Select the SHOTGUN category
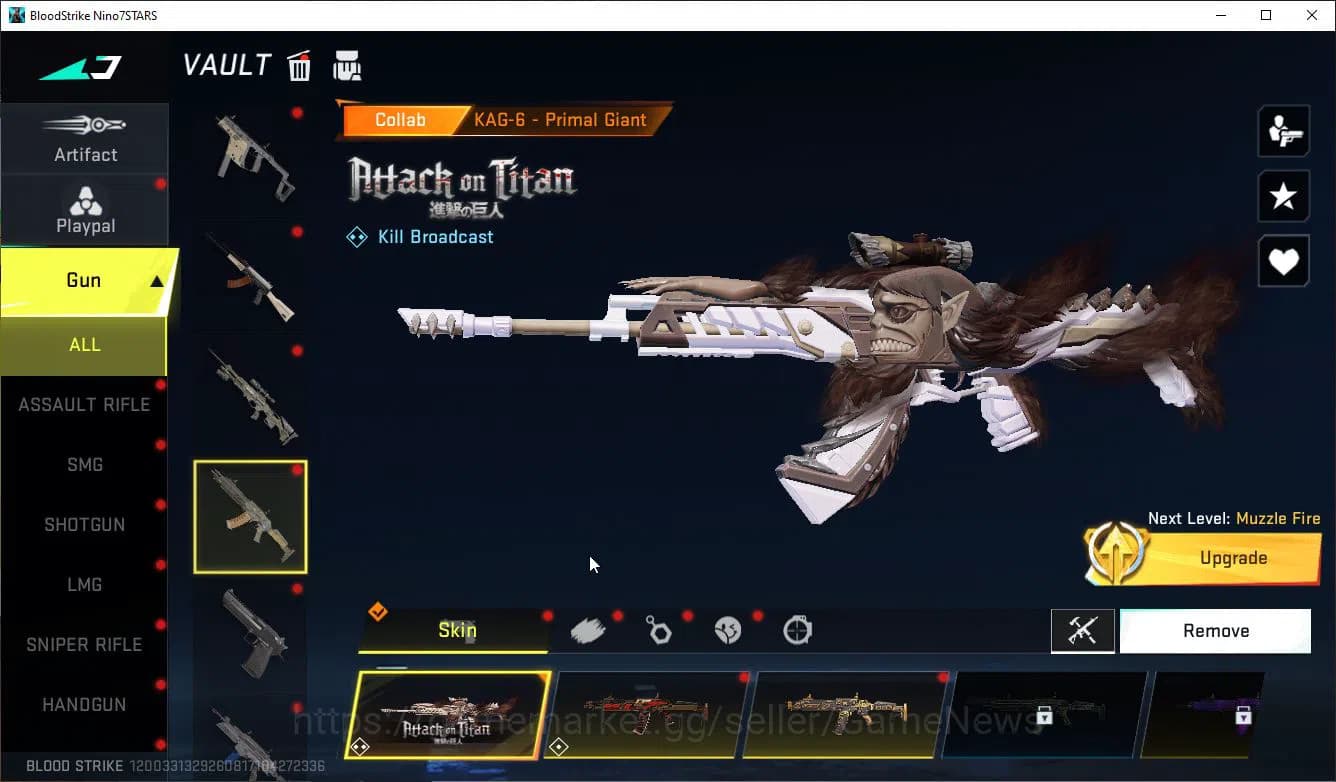The height and width of the screenshot is (782, 1336). (85, 524)
